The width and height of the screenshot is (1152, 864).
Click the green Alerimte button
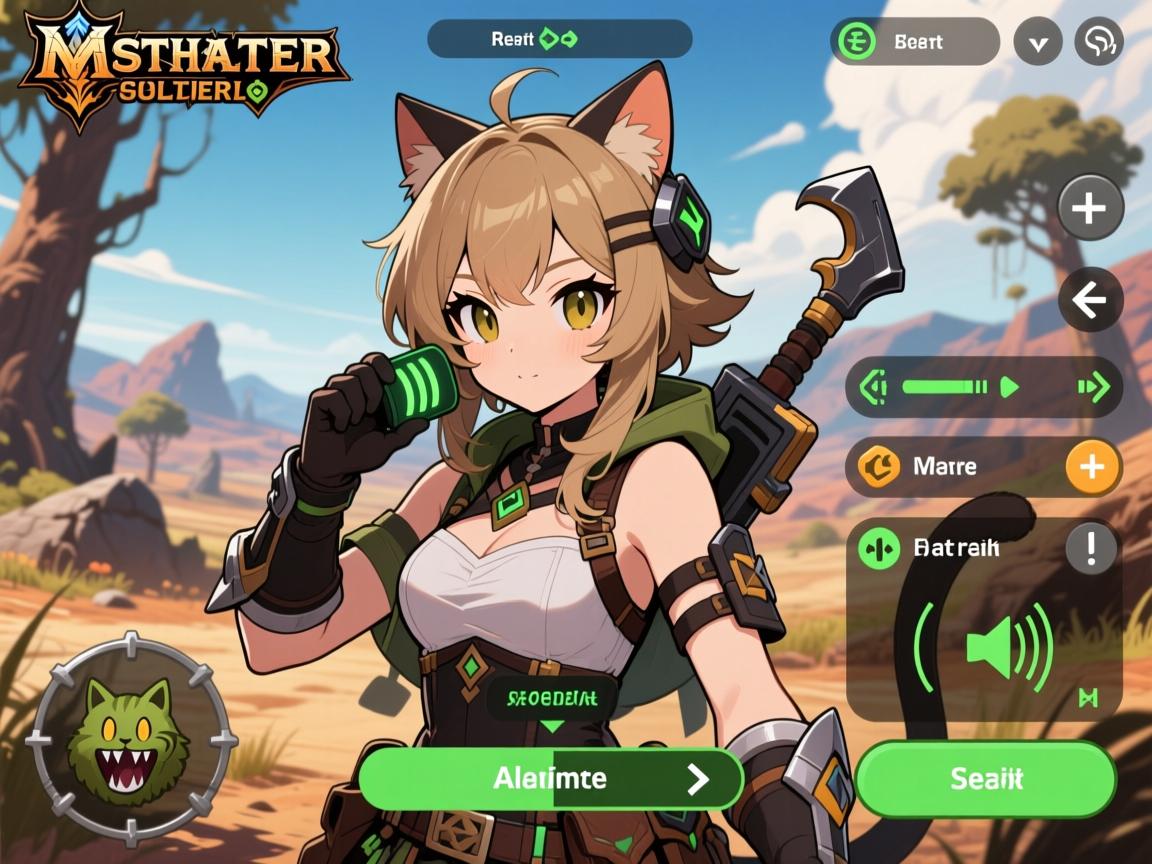point(550,778)
